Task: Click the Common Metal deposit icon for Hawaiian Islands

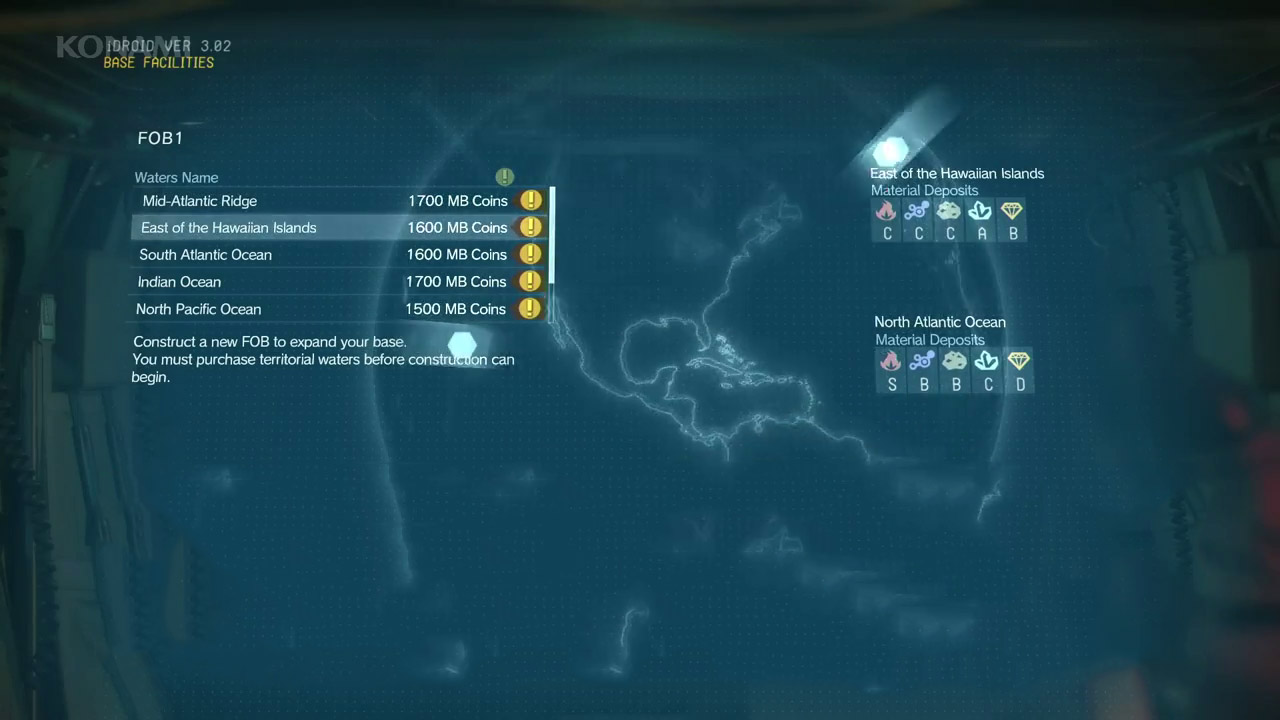Action: point(950,211)
